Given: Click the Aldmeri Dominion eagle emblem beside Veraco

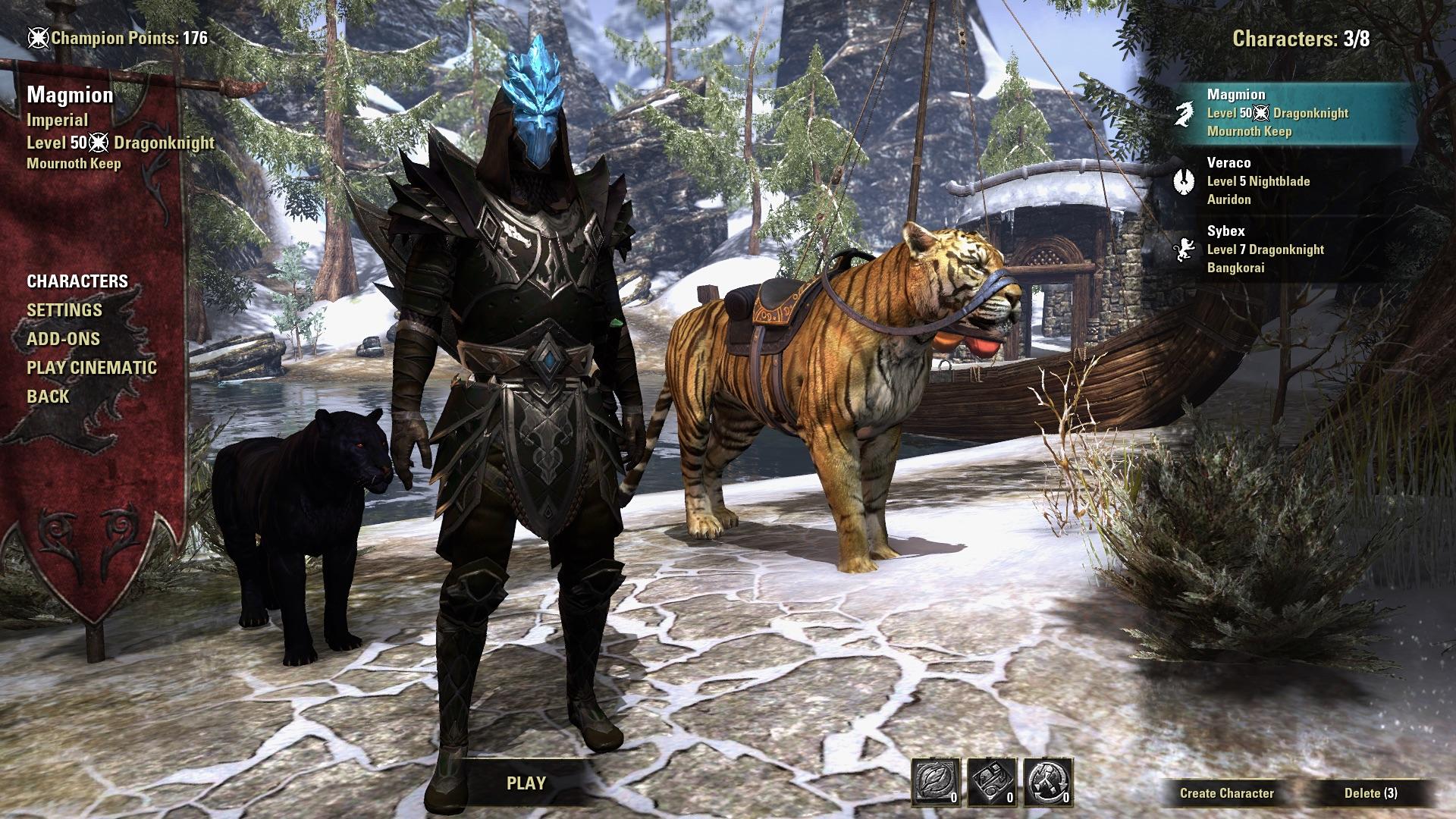Looking at the screenshot, I should [1186, 180].
